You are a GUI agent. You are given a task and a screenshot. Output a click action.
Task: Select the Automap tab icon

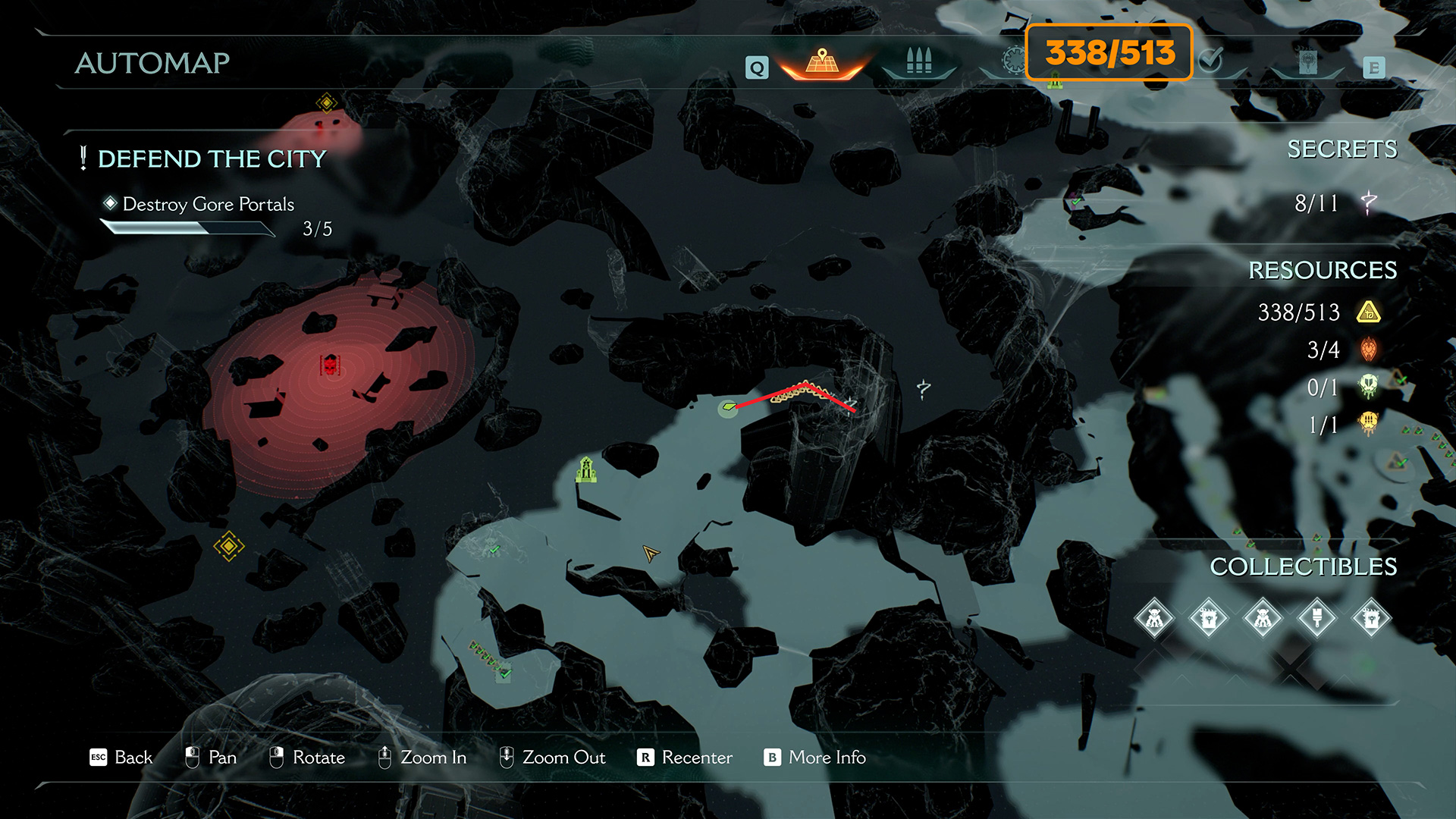click(x=822, y=62)
